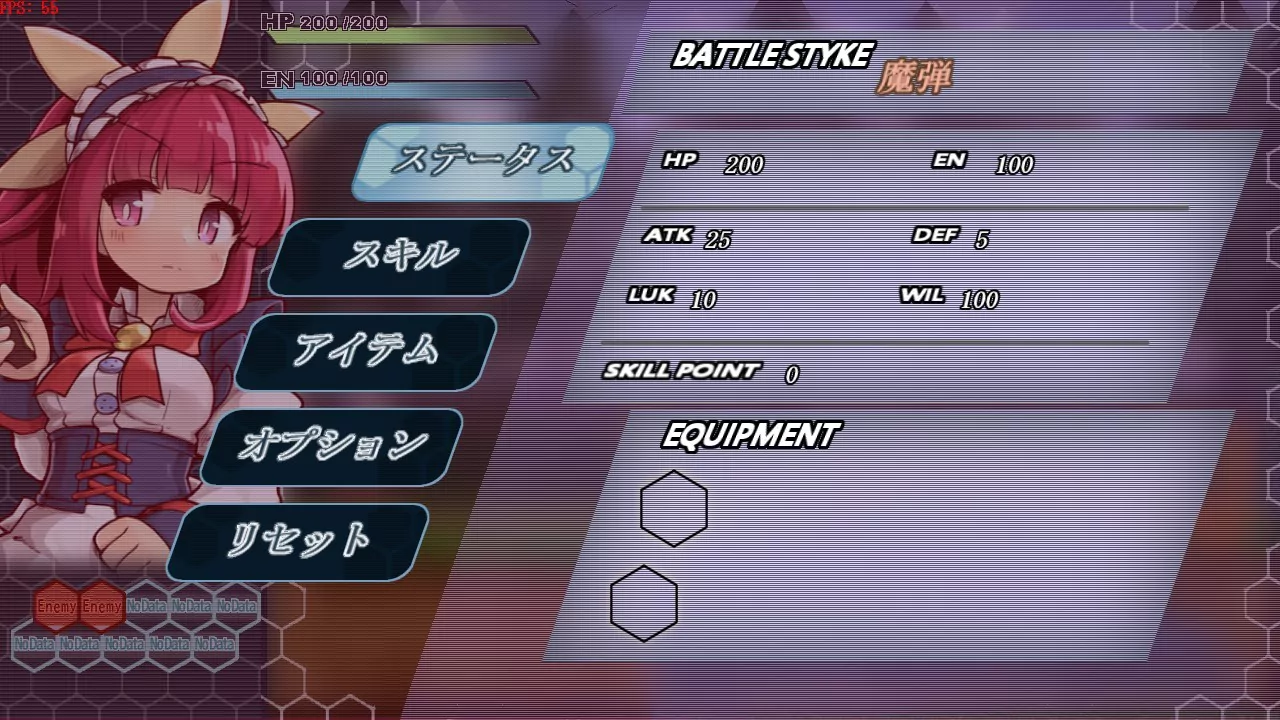Click the BATTLE STYKE header

(772, 57)
